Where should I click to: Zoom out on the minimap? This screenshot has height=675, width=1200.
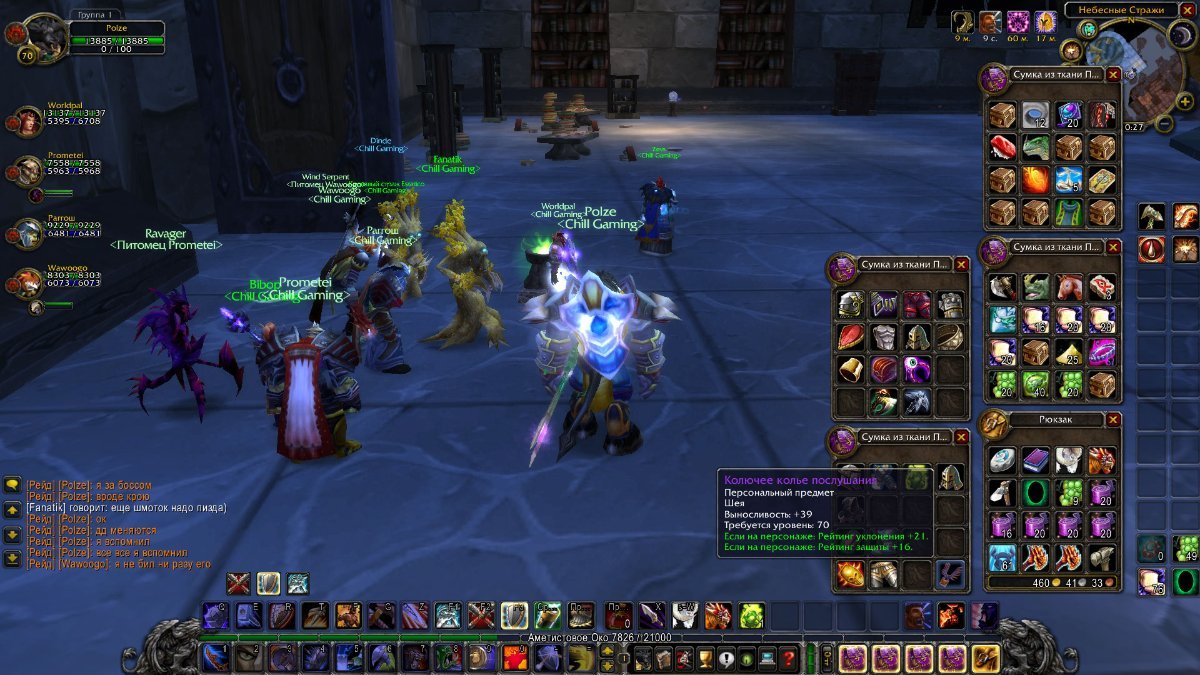click(1164, 125)
